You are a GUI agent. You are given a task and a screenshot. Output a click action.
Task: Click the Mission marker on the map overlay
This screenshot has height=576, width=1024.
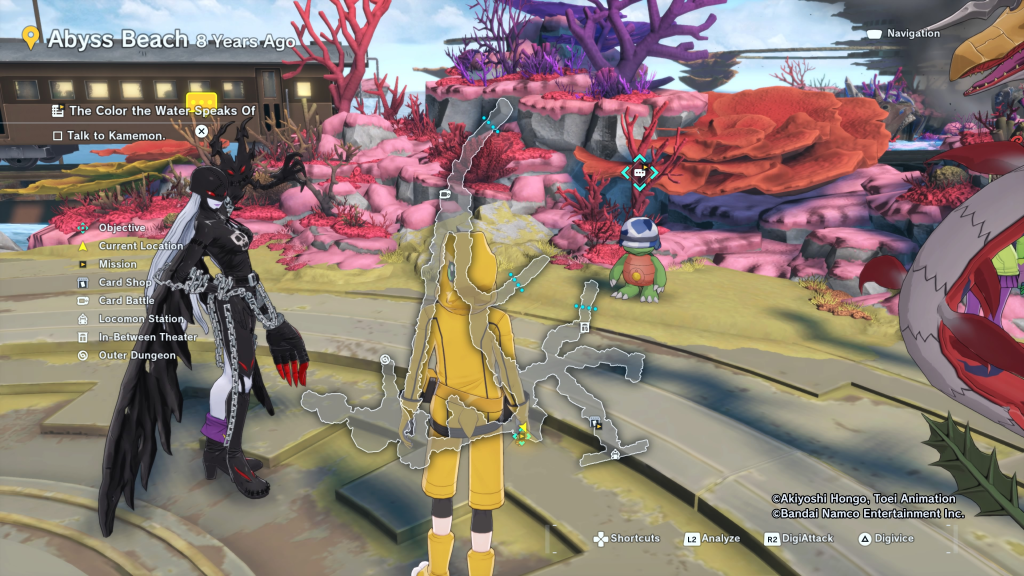pos(596,423)
